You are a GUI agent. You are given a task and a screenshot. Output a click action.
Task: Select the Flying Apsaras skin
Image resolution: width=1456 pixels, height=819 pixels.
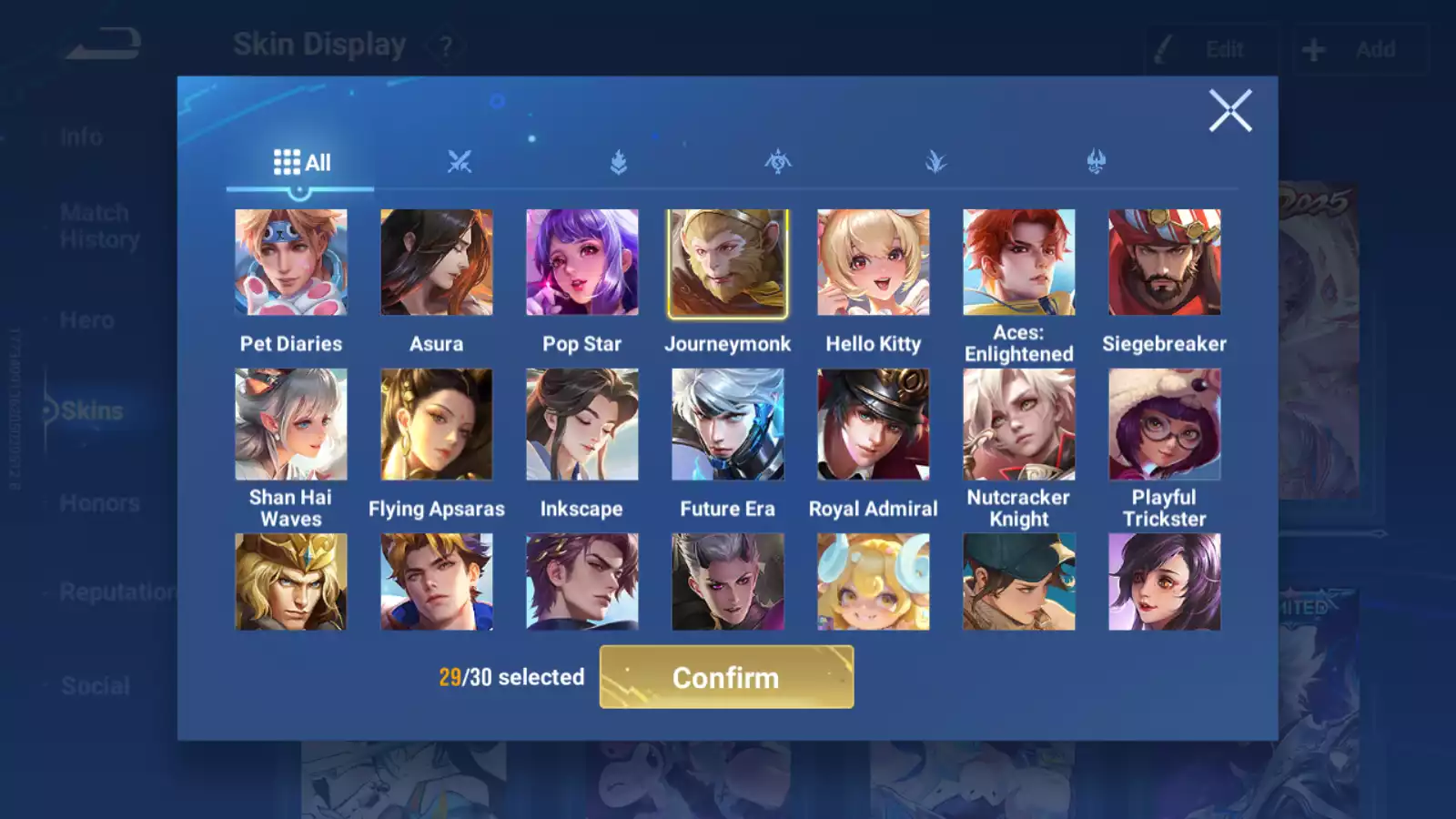tap(437, 424)
